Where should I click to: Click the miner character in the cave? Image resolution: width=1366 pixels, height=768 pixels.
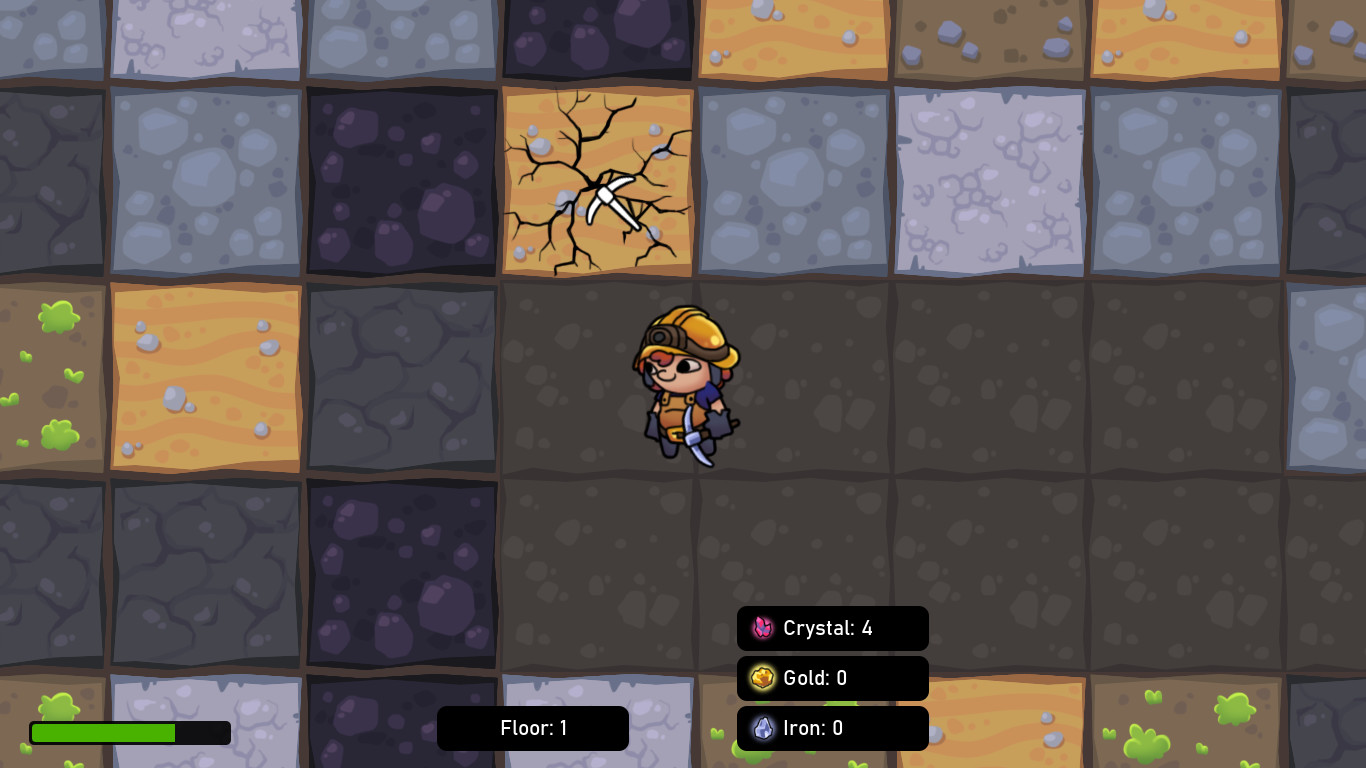[x=688, y=385]
